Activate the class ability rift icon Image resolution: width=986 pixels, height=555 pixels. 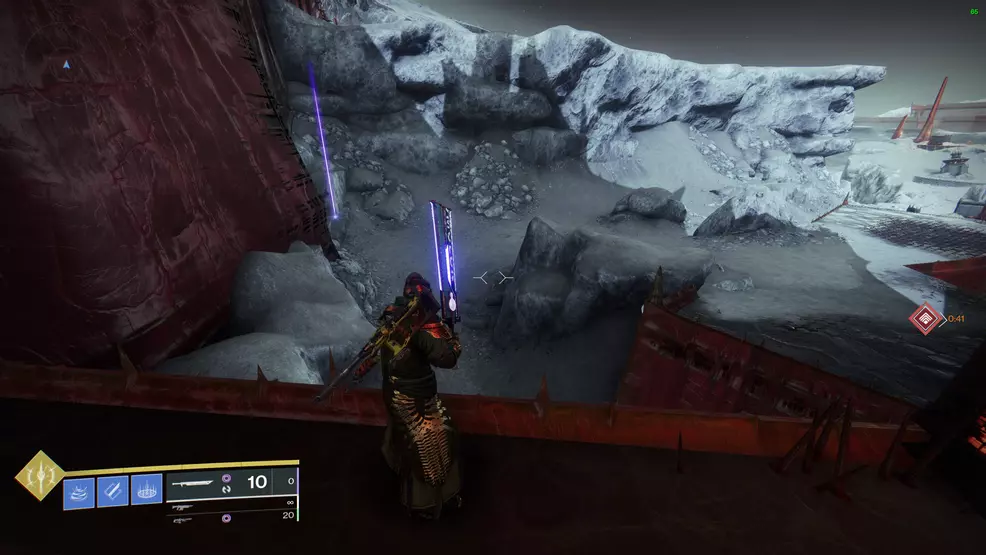[x=146, y=491]
